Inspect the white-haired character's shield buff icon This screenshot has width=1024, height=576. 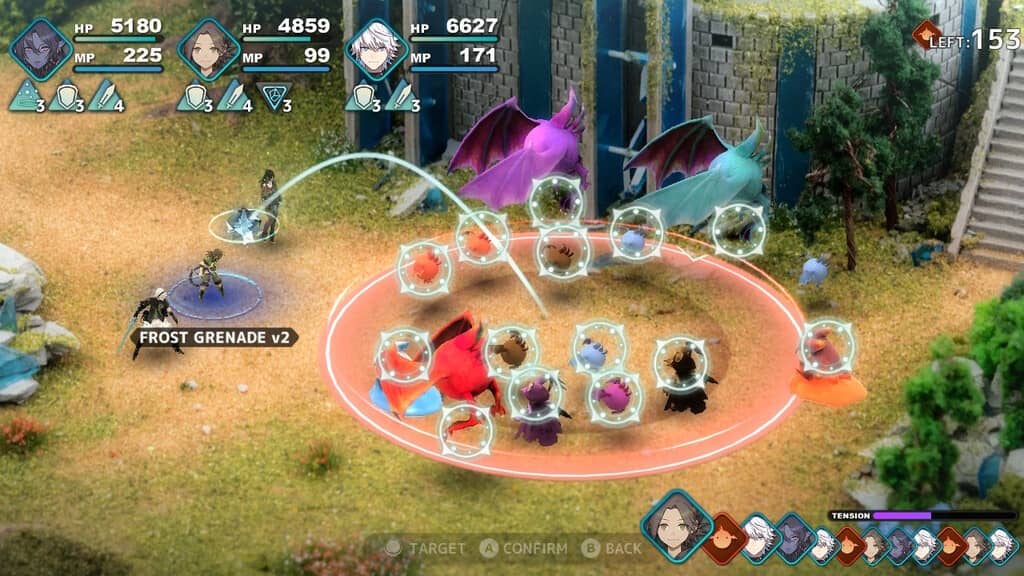click(x=361, y=97)
